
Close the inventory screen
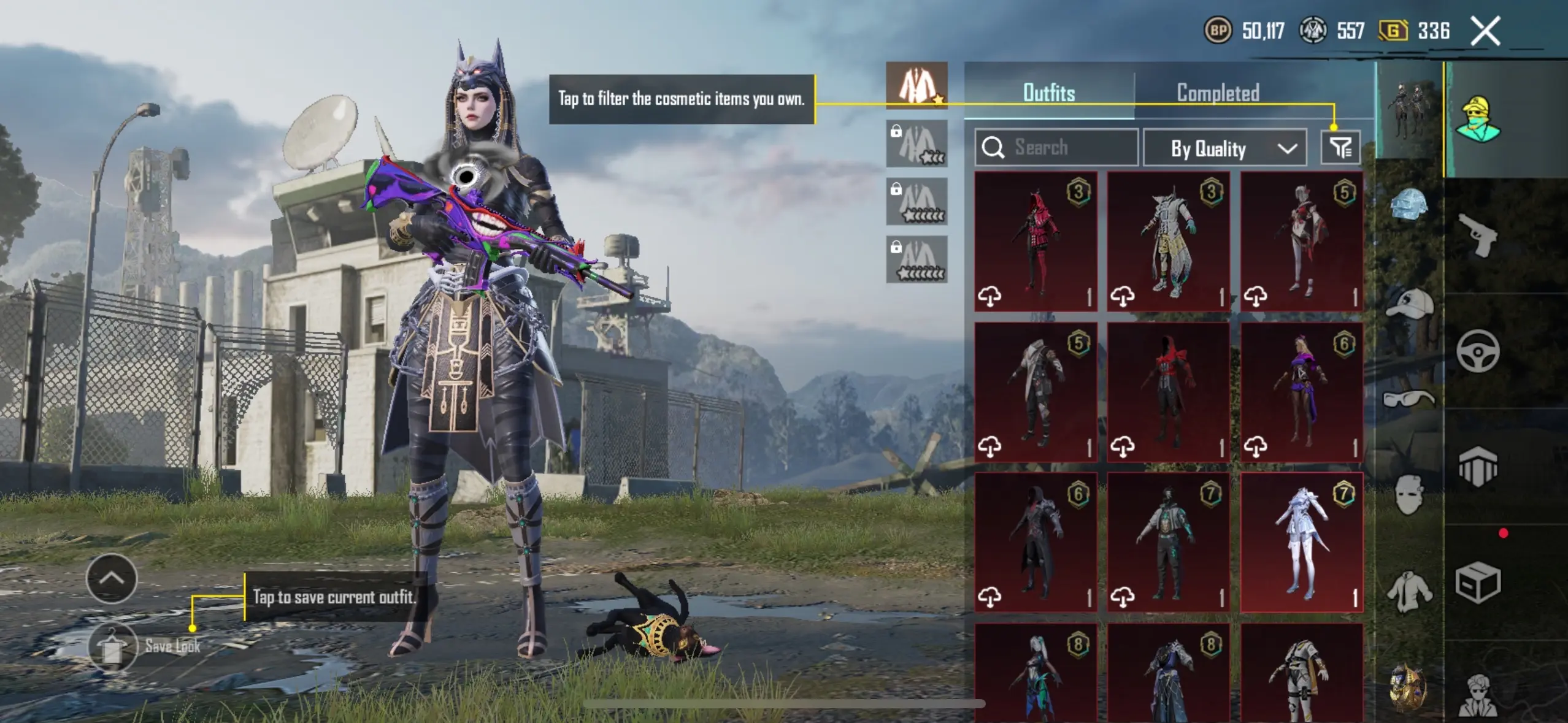[1485, 31]
